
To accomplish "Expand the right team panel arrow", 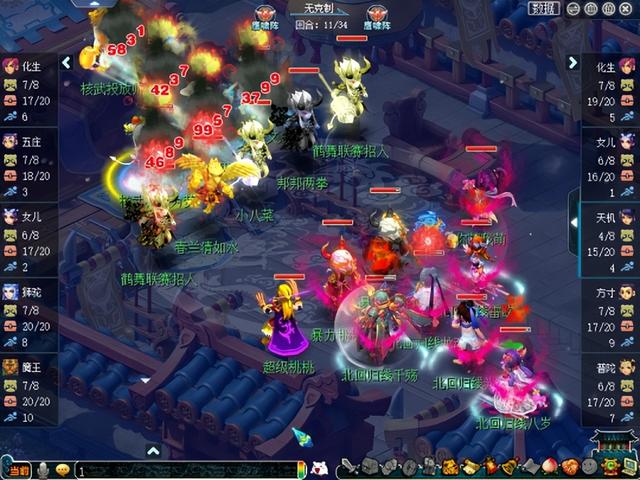I will coord(573,62).
